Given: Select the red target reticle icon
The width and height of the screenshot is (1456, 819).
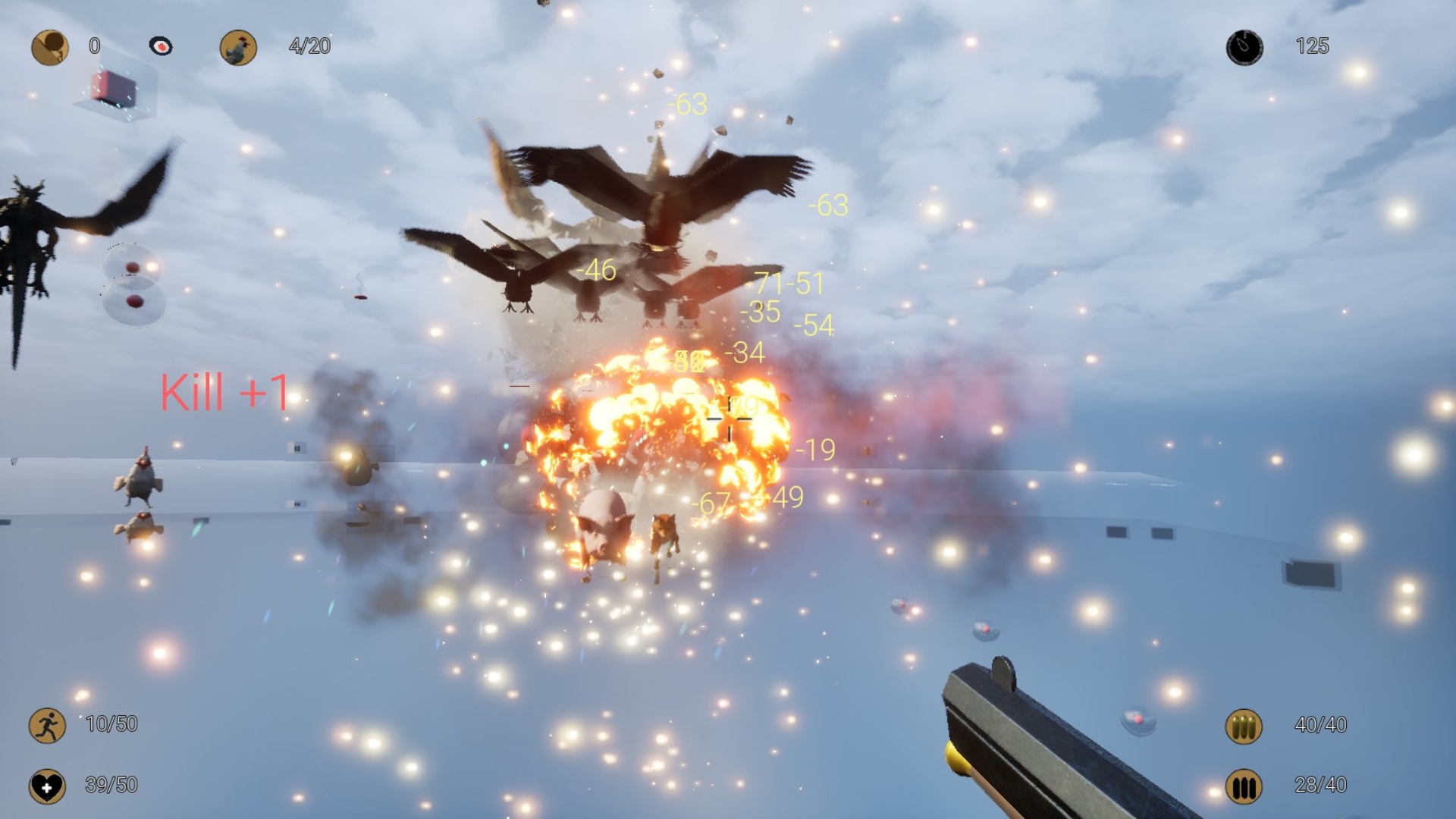Looking at the screenshot, I should pyautogui.click(x=162, y=46).
